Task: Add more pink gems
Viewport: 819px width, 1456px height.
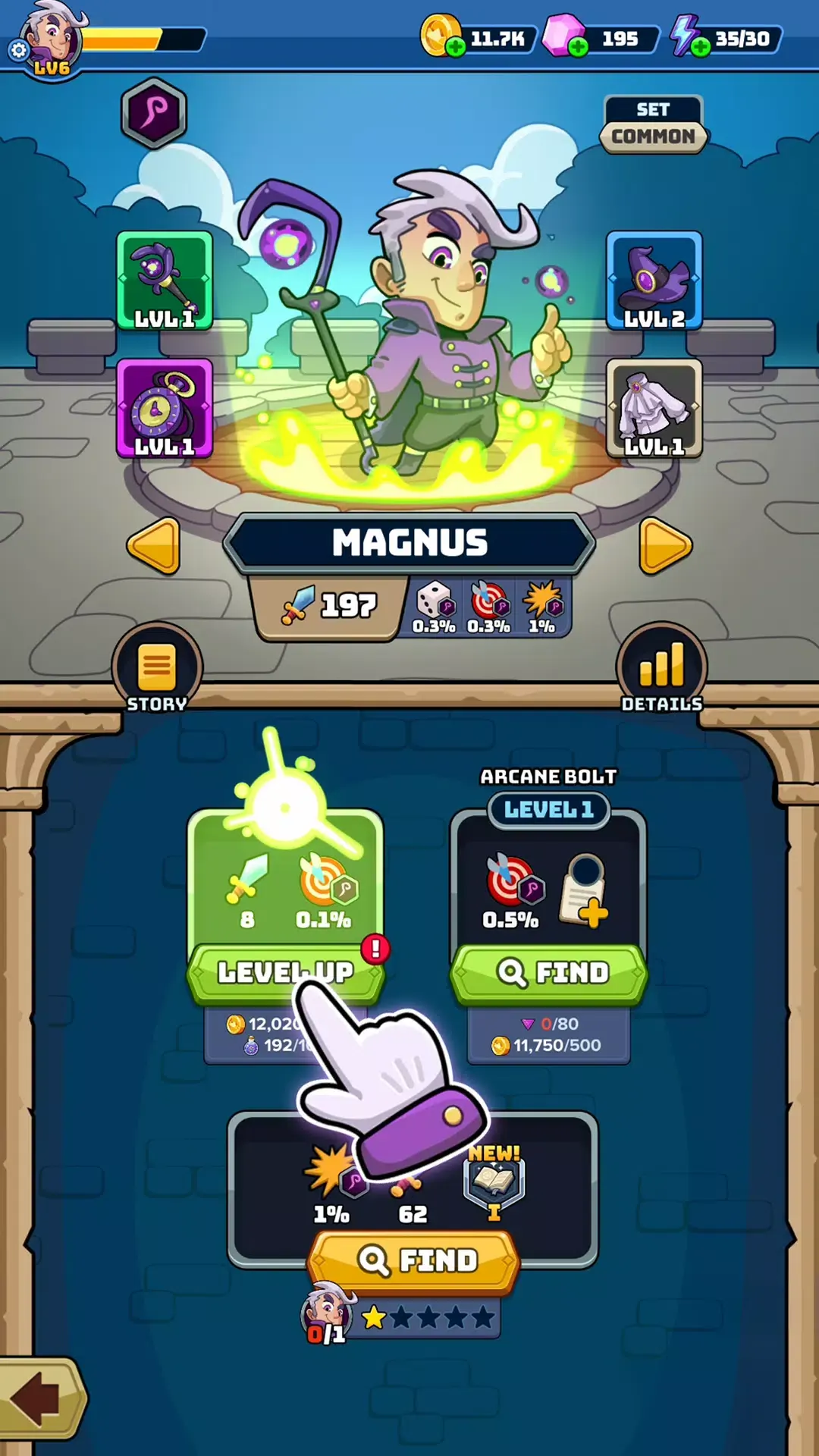Action: (578, 47)
